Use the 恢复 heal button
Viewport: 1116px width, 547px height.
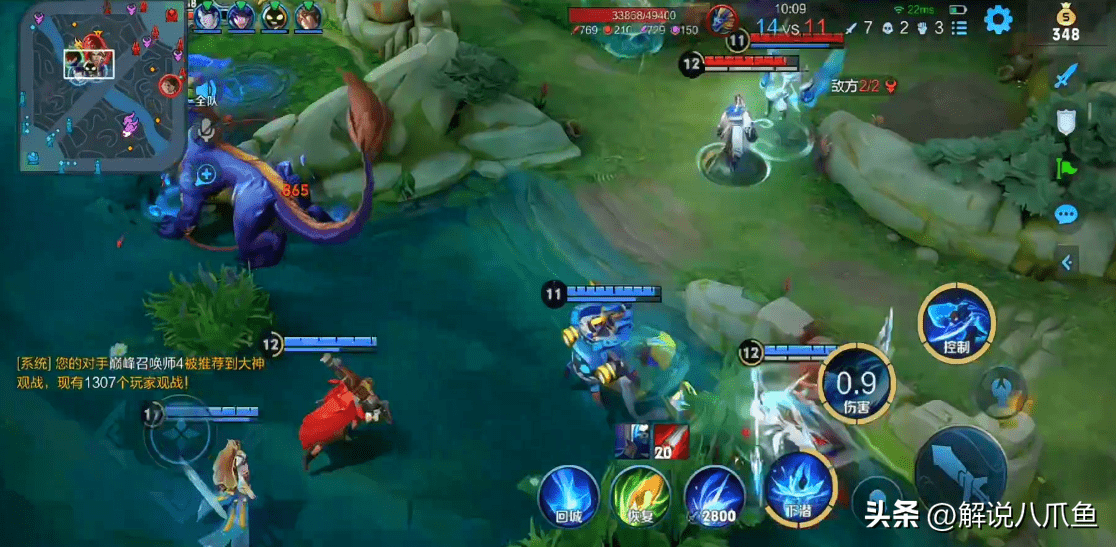point(640,495)
